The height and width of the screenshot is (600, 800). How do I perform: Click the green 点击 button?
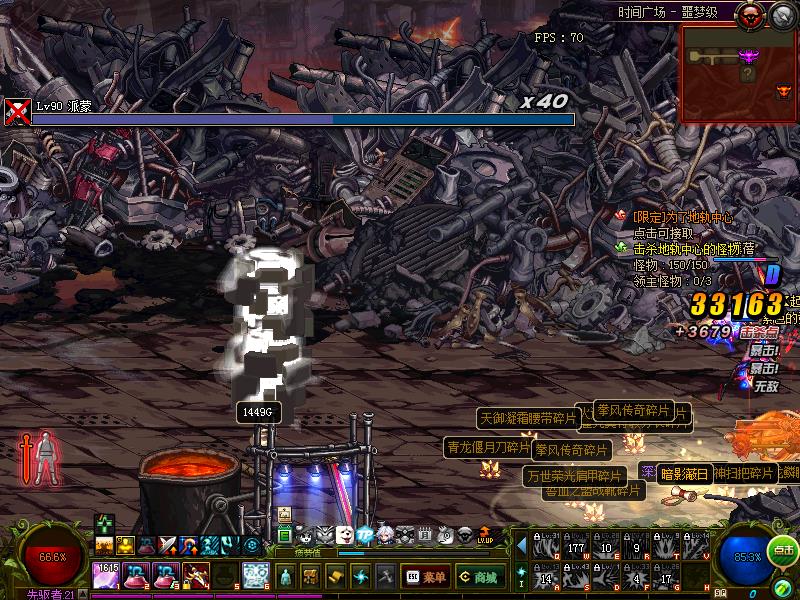click(783, 549)
